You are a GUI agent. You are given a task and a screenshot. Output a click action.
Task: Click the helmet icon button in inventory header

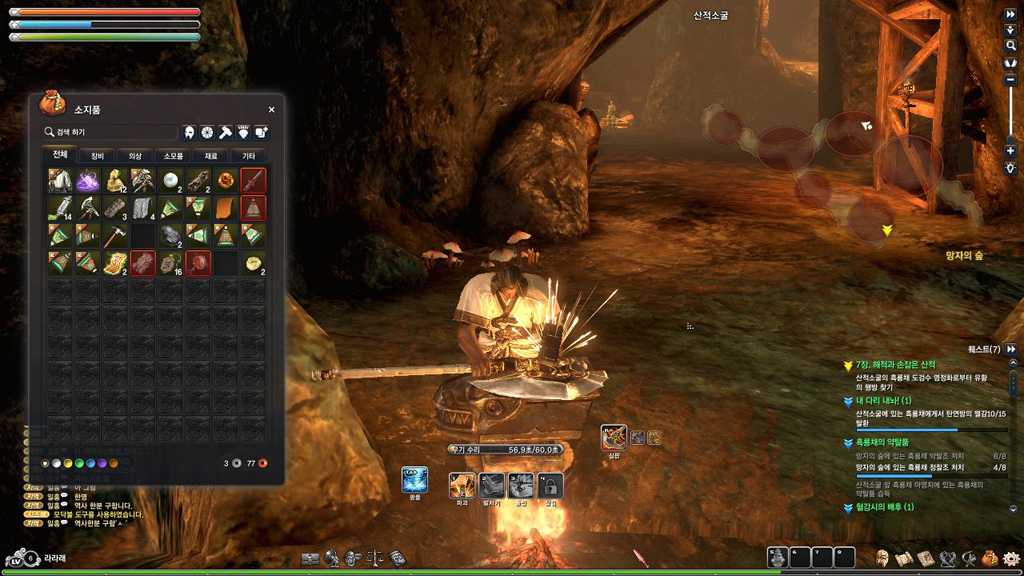point(189,132)
